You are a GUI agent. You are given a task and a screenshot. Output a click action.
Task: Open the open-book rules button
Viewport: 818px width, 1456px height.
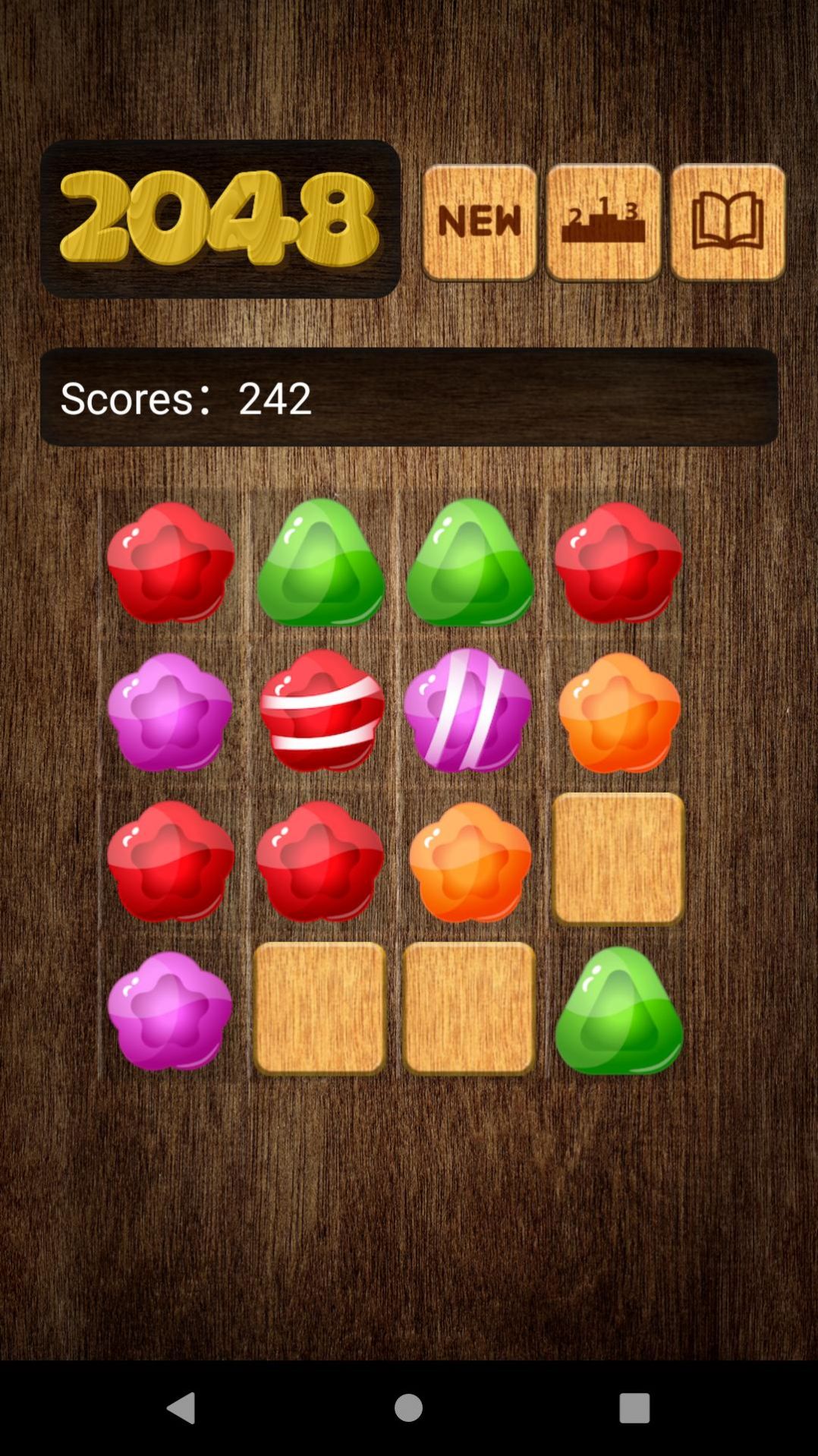coord(728,222)
